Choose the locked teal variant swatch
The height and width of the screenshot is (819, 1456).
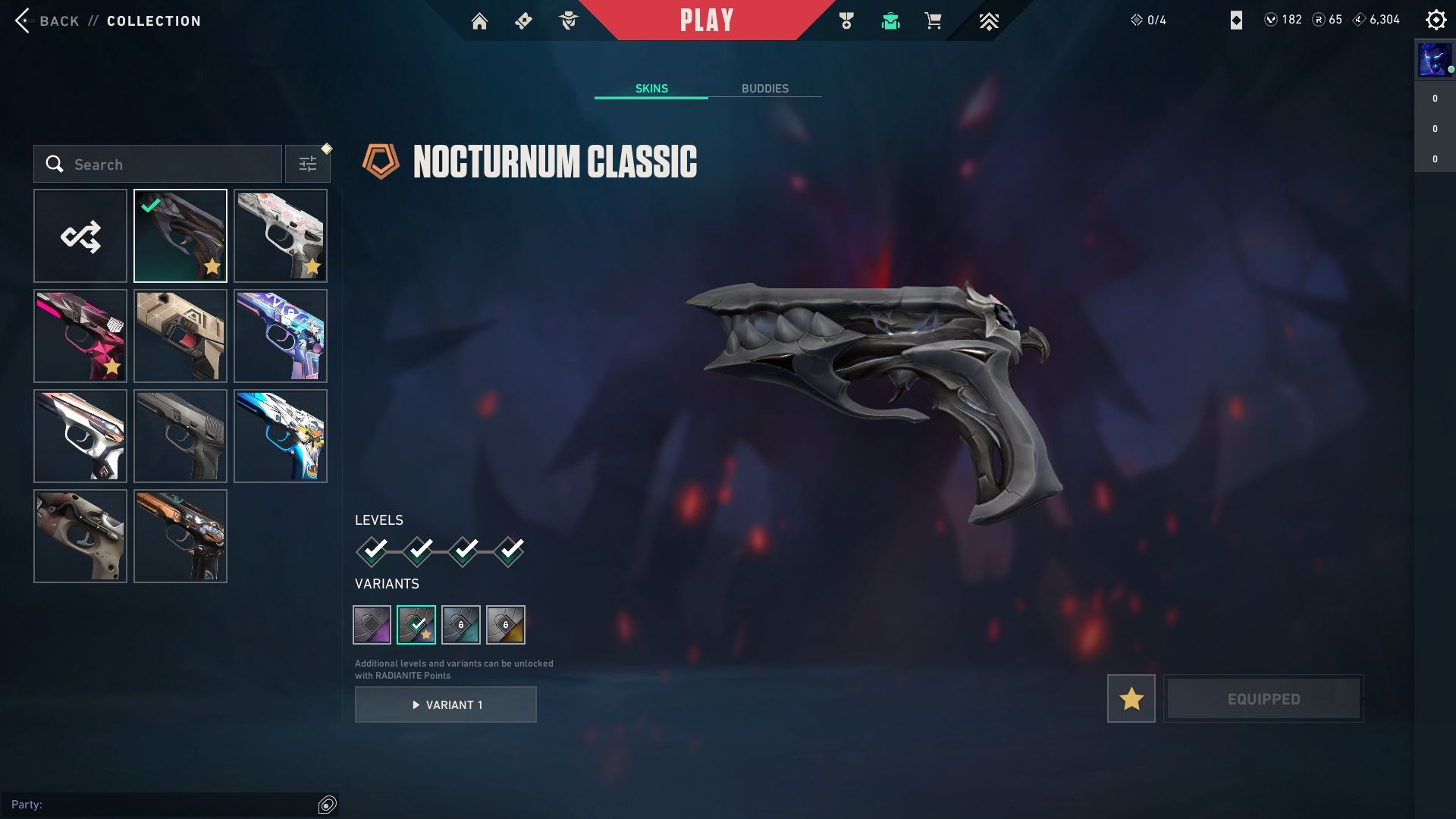[x=461, y=625]
